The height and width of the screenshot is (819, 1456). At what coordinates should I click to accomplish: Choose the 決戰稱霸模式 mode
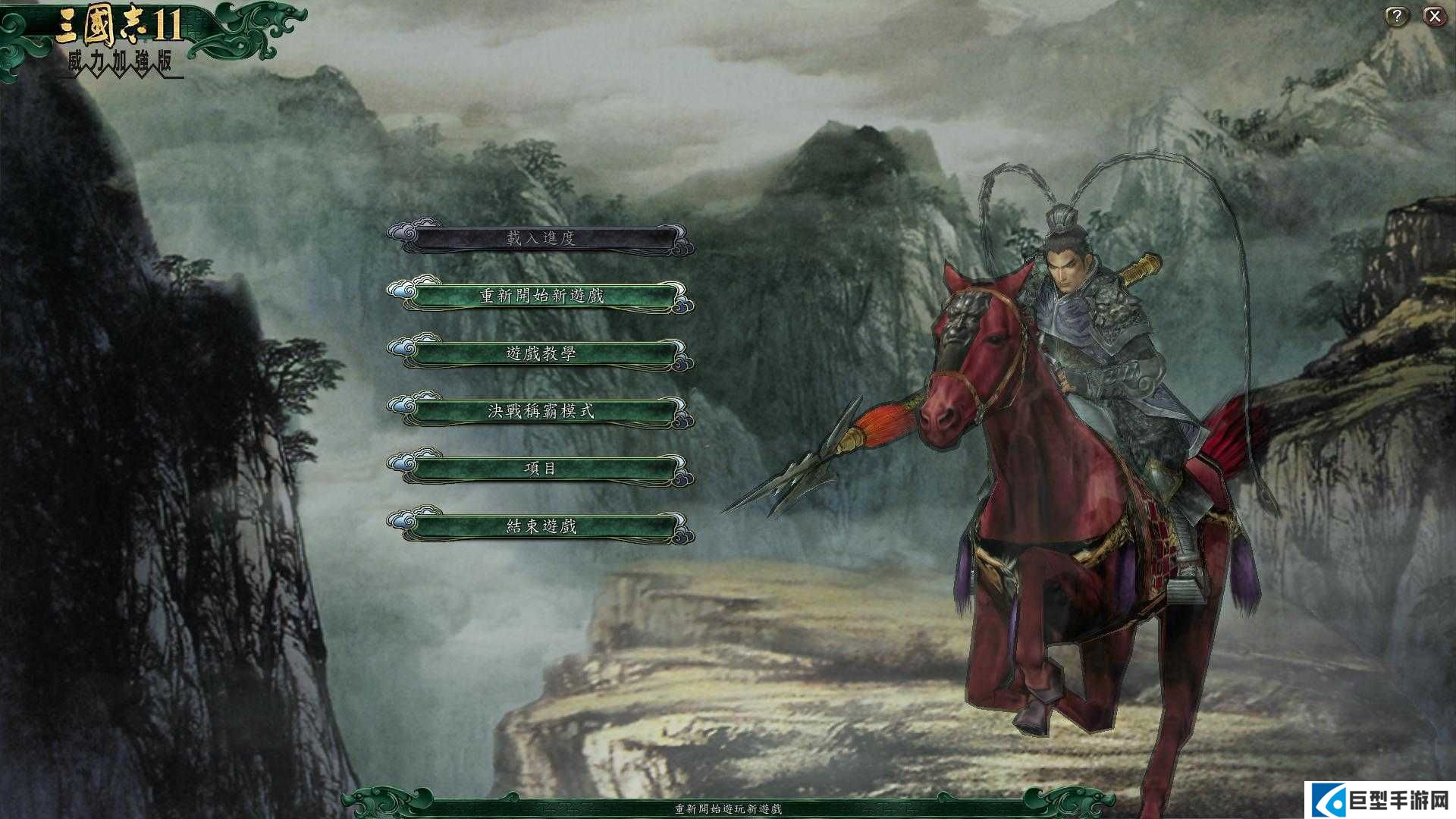[541, 411]
